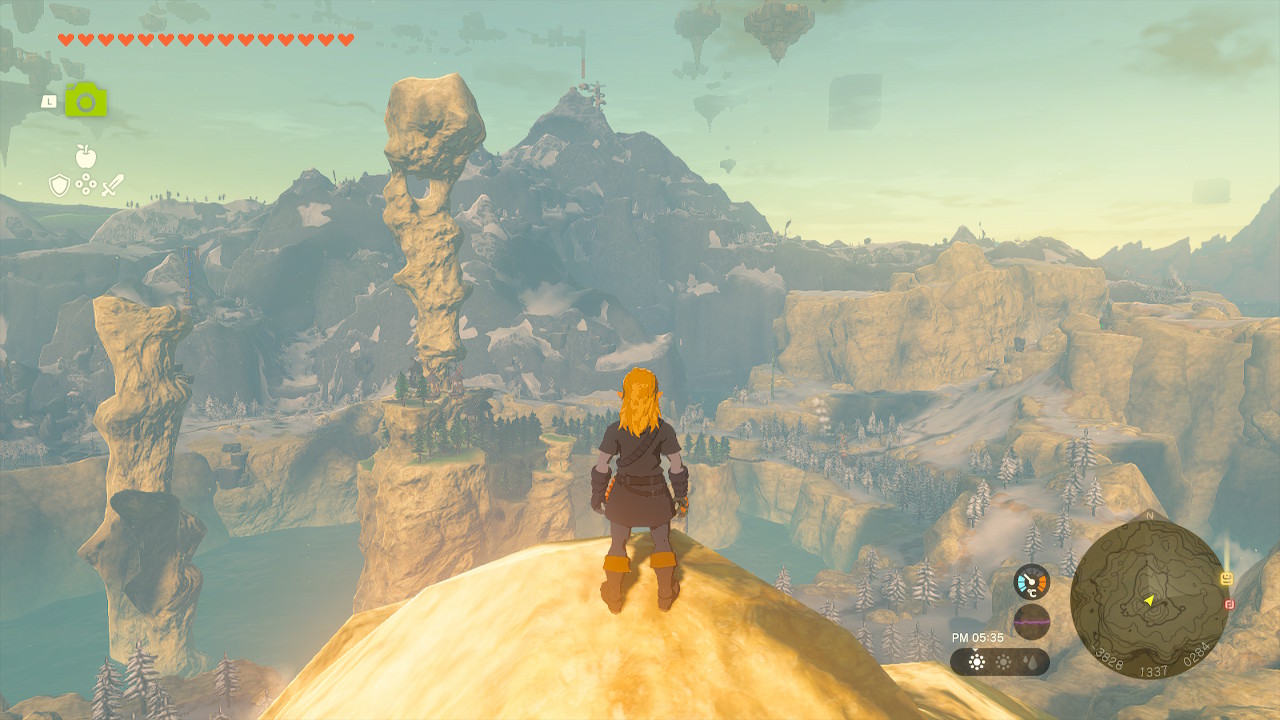Select the yellow shrine marker on minimap edge
Screen dimensions: 1280x720
pos(1227,579)
